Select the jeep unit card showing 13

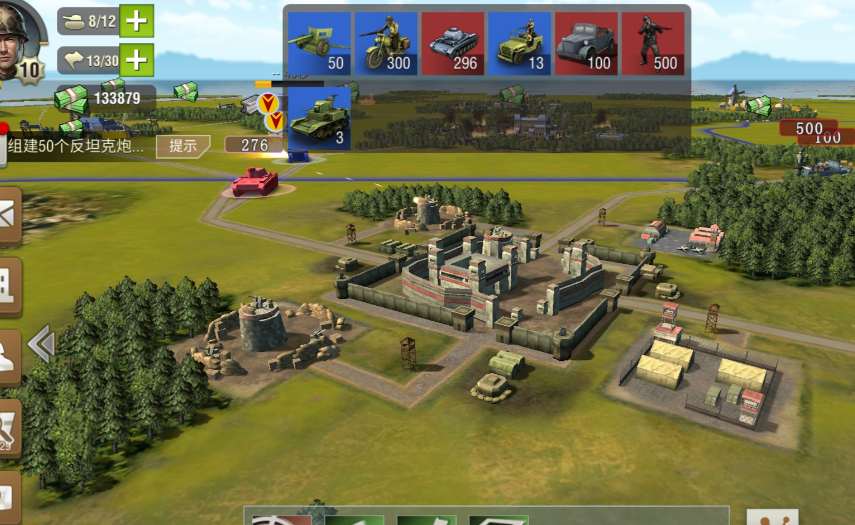(x=518, y=44)
